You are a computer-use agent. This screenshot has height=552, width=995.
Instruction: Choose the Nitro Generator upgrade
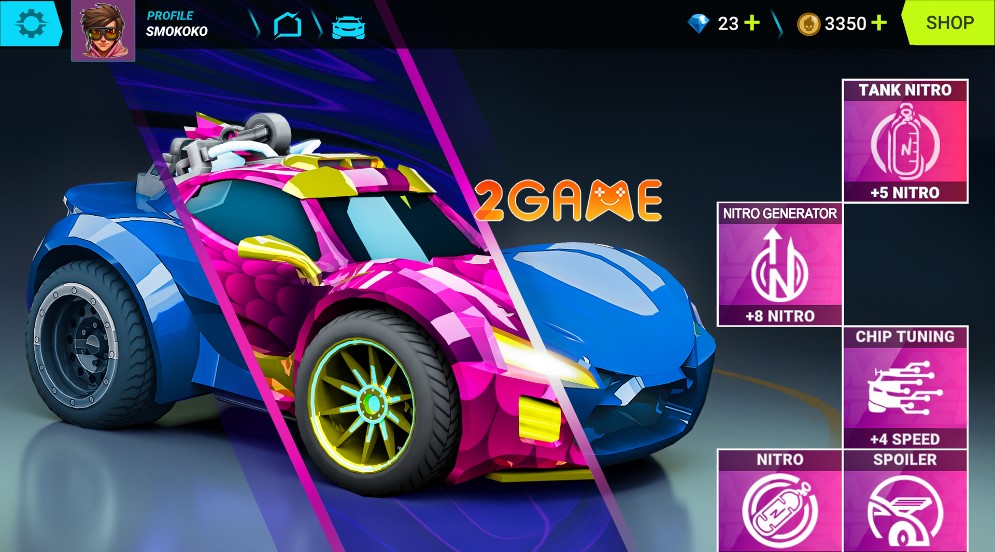[780, 265]
